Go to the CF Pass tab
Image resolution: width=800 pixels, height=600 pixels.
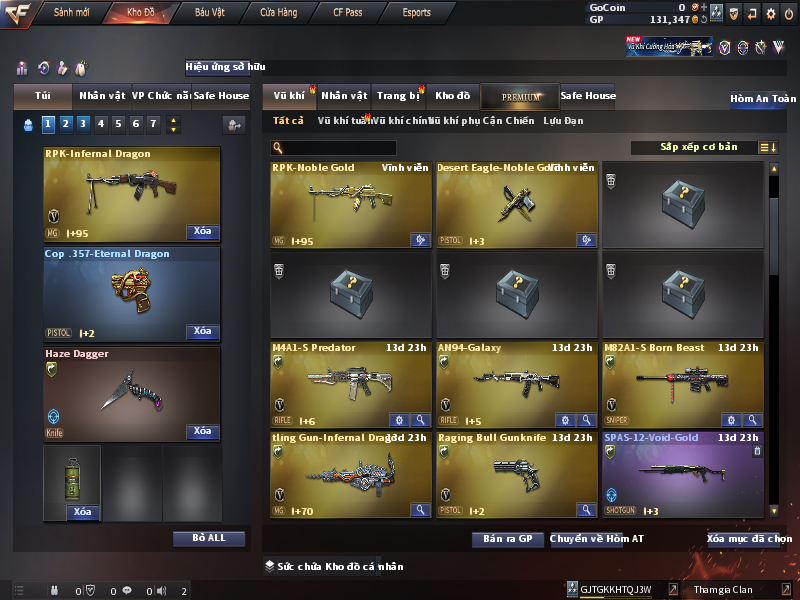point(349,13)
